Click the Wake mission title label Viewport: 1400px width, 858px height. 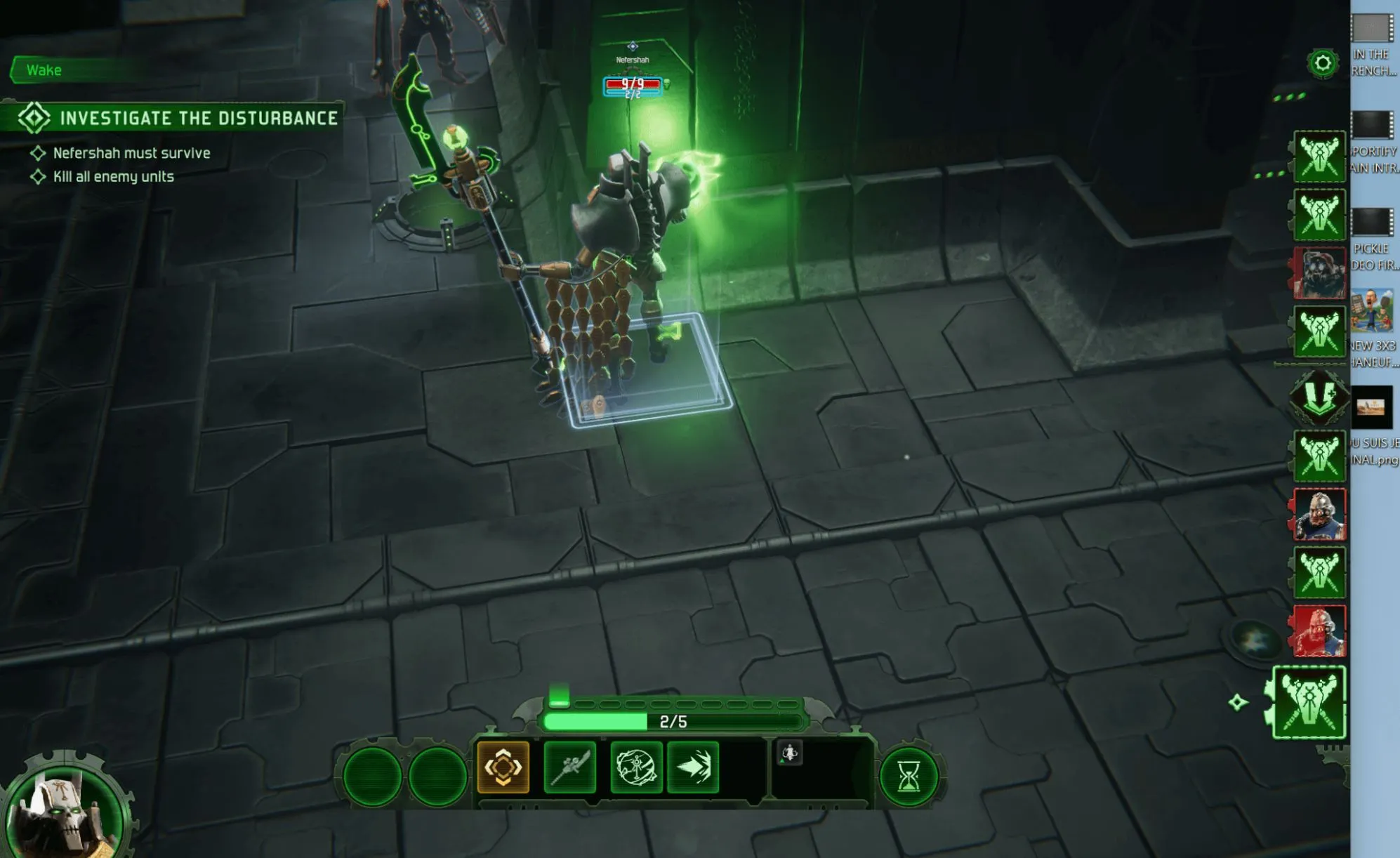[x=44, y=70]
